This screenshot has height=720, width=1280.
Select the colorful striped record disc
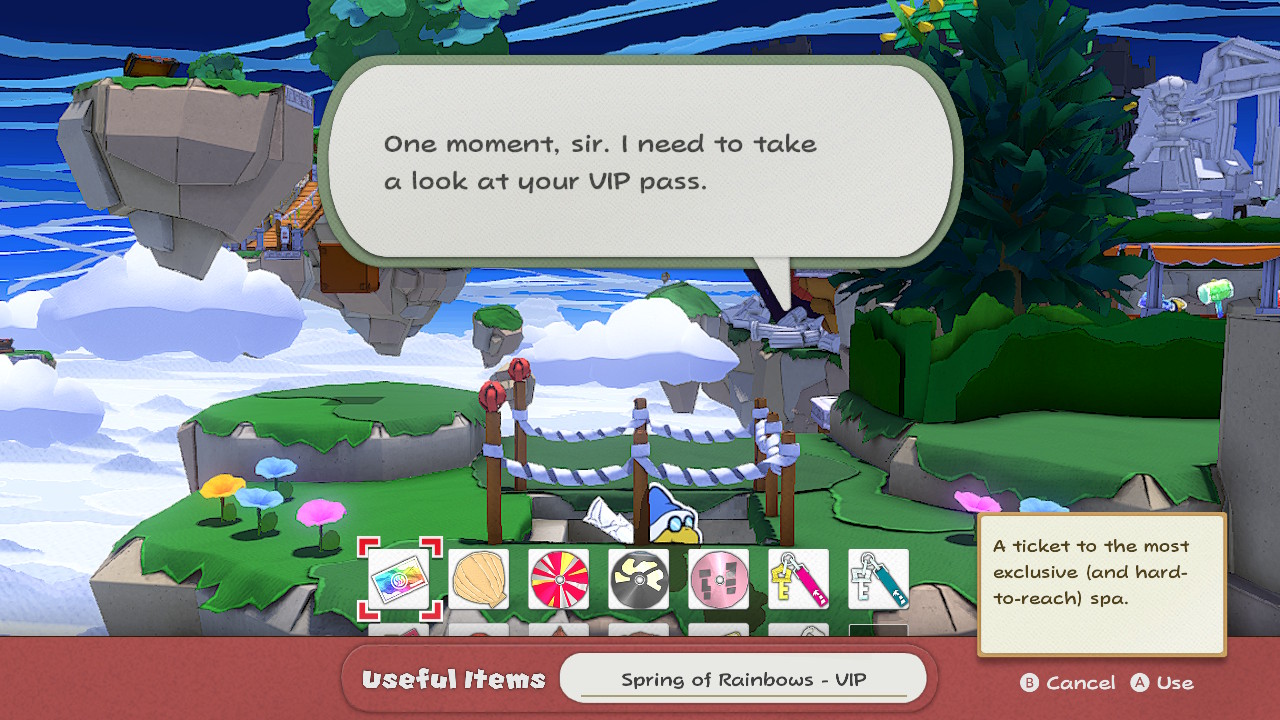pyautogui.click(x=558, y=577)
